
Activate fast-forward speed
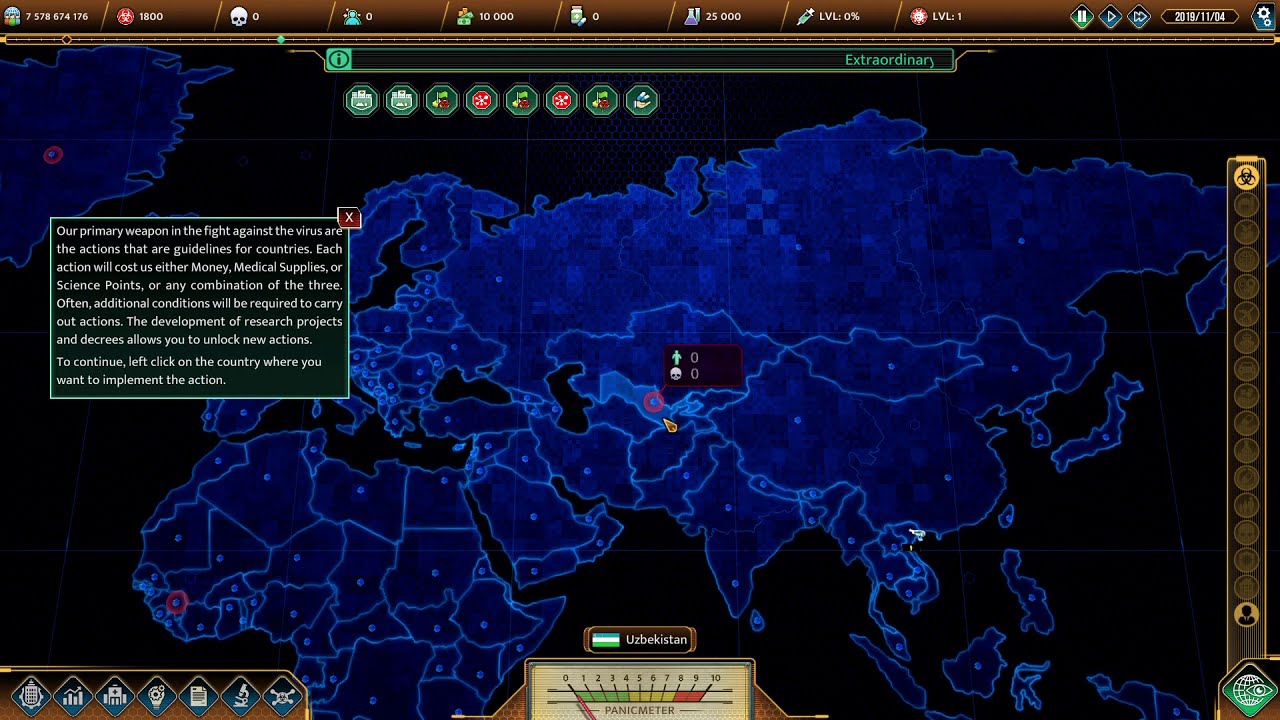point(1139,16)
